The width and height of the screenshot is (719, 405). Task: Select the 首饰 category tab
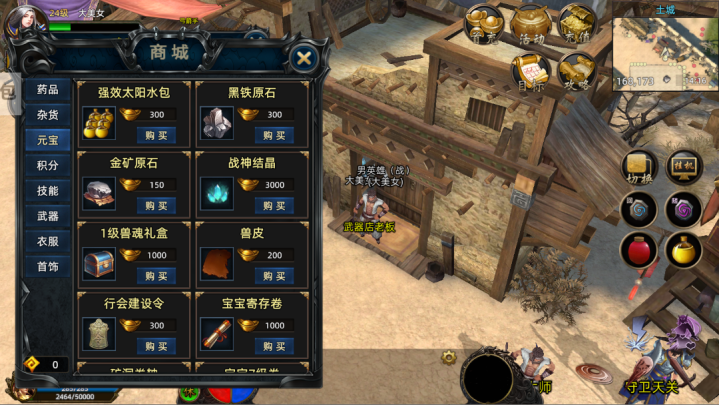(x=47, y=267)
